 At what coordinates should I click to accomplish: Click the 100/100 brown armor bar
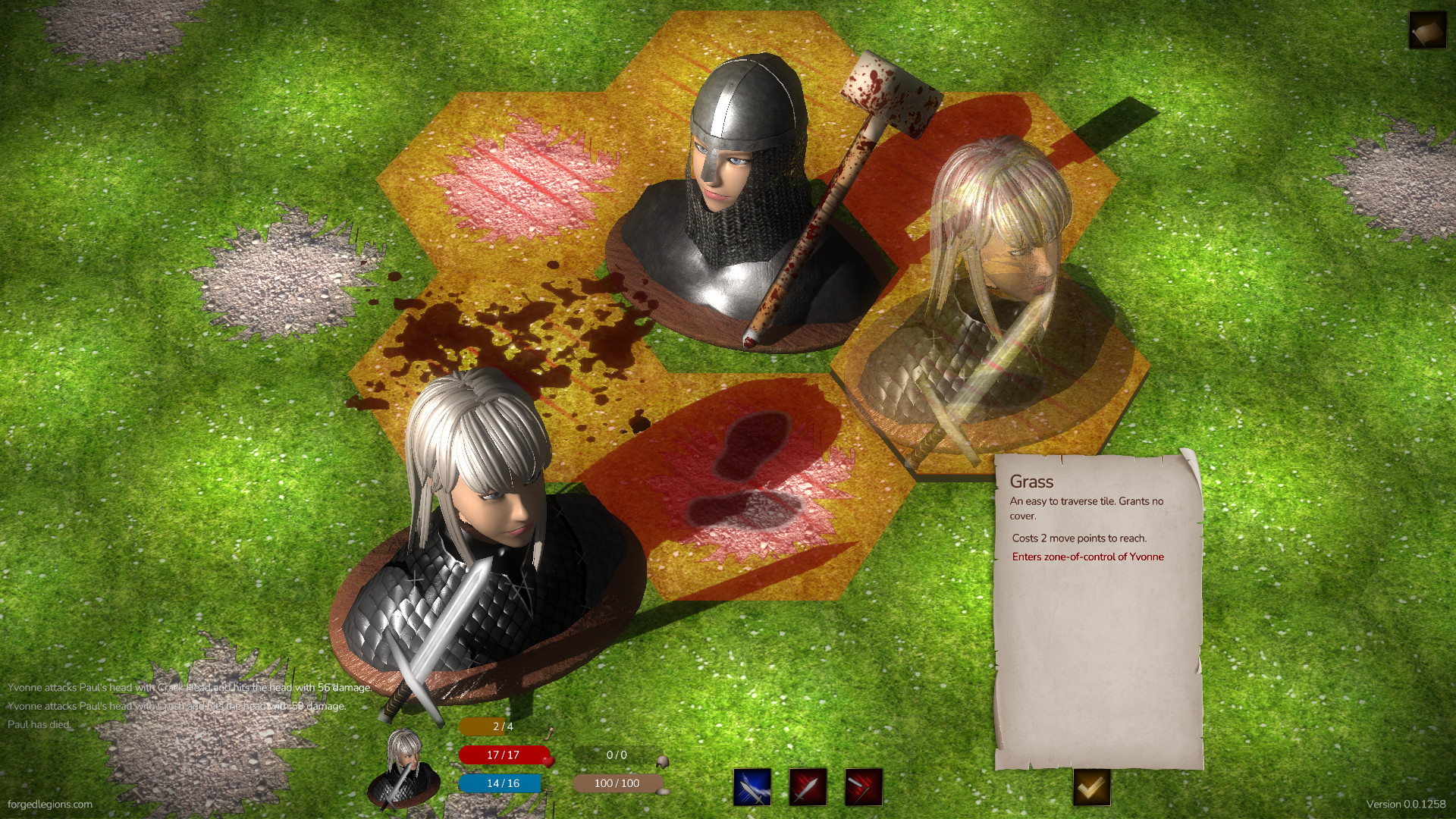click(616, 783)
